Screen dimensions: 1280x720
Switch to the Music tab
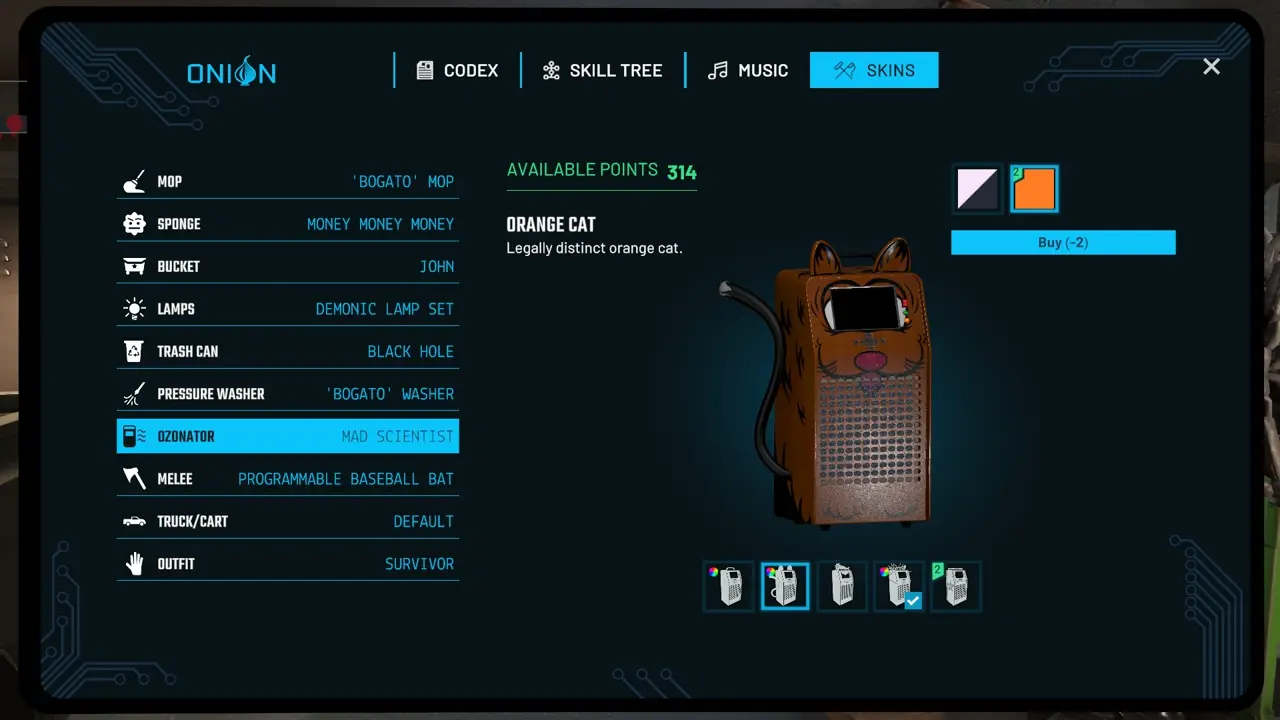pos(747,70)
